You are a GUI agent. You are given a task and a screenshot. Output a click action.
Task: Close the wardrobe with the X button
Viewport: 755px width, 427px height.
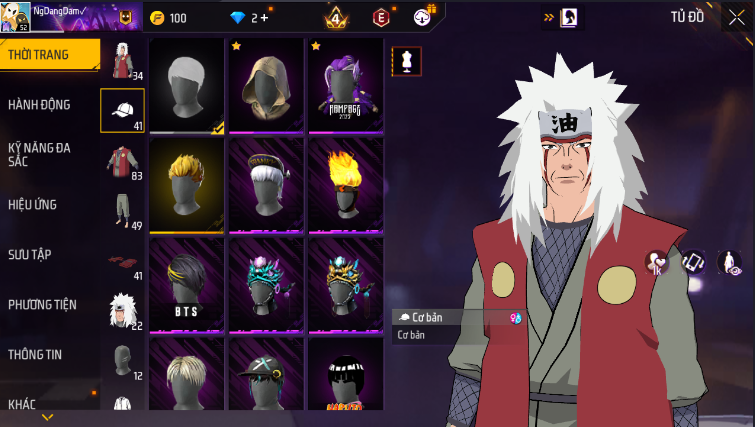(x=736, y=17)
